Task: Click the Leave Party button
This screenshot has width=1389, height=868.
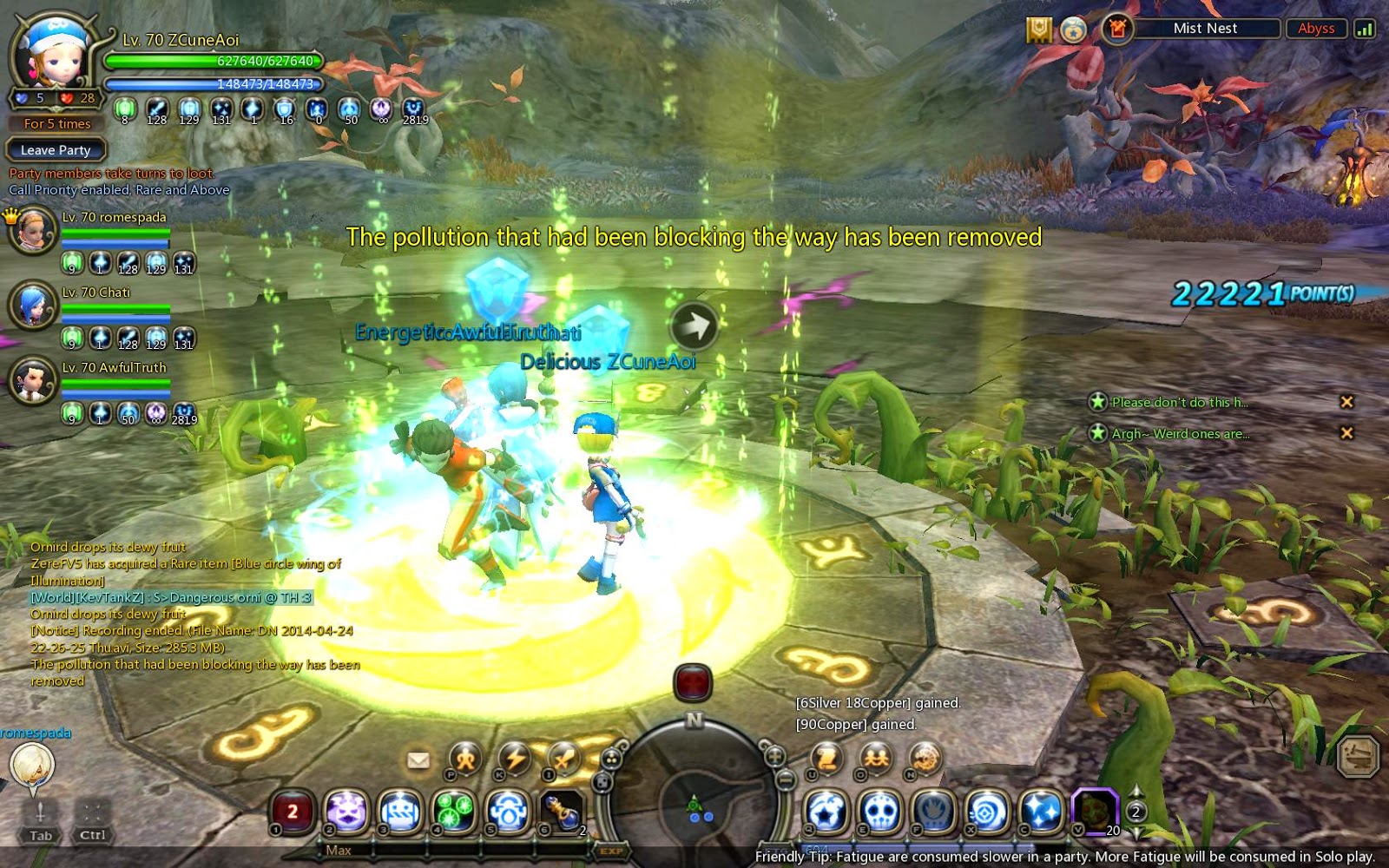Action: point(56,150)
